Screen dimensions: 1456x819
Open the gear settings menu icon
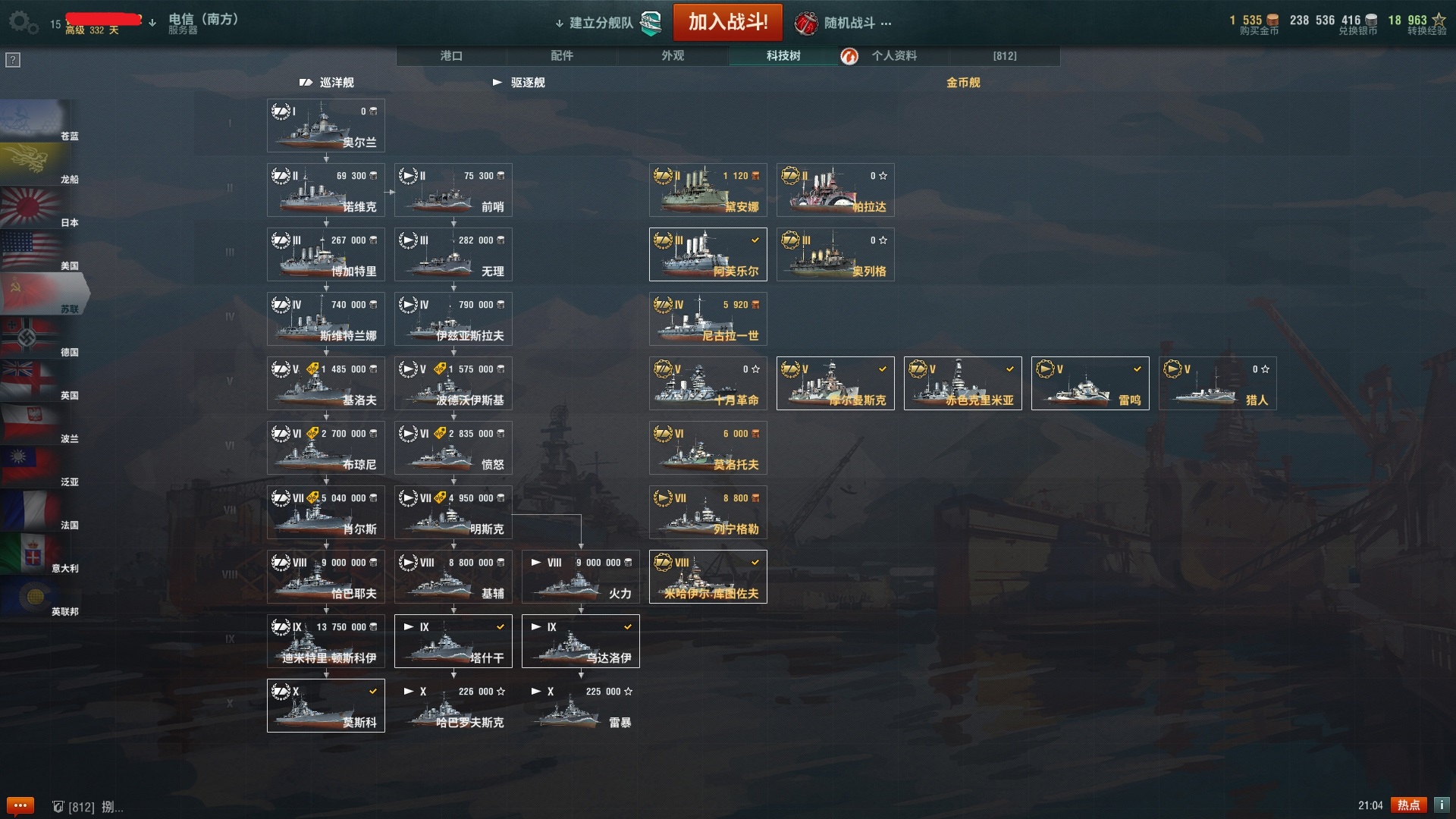click(x=22, y=22)
